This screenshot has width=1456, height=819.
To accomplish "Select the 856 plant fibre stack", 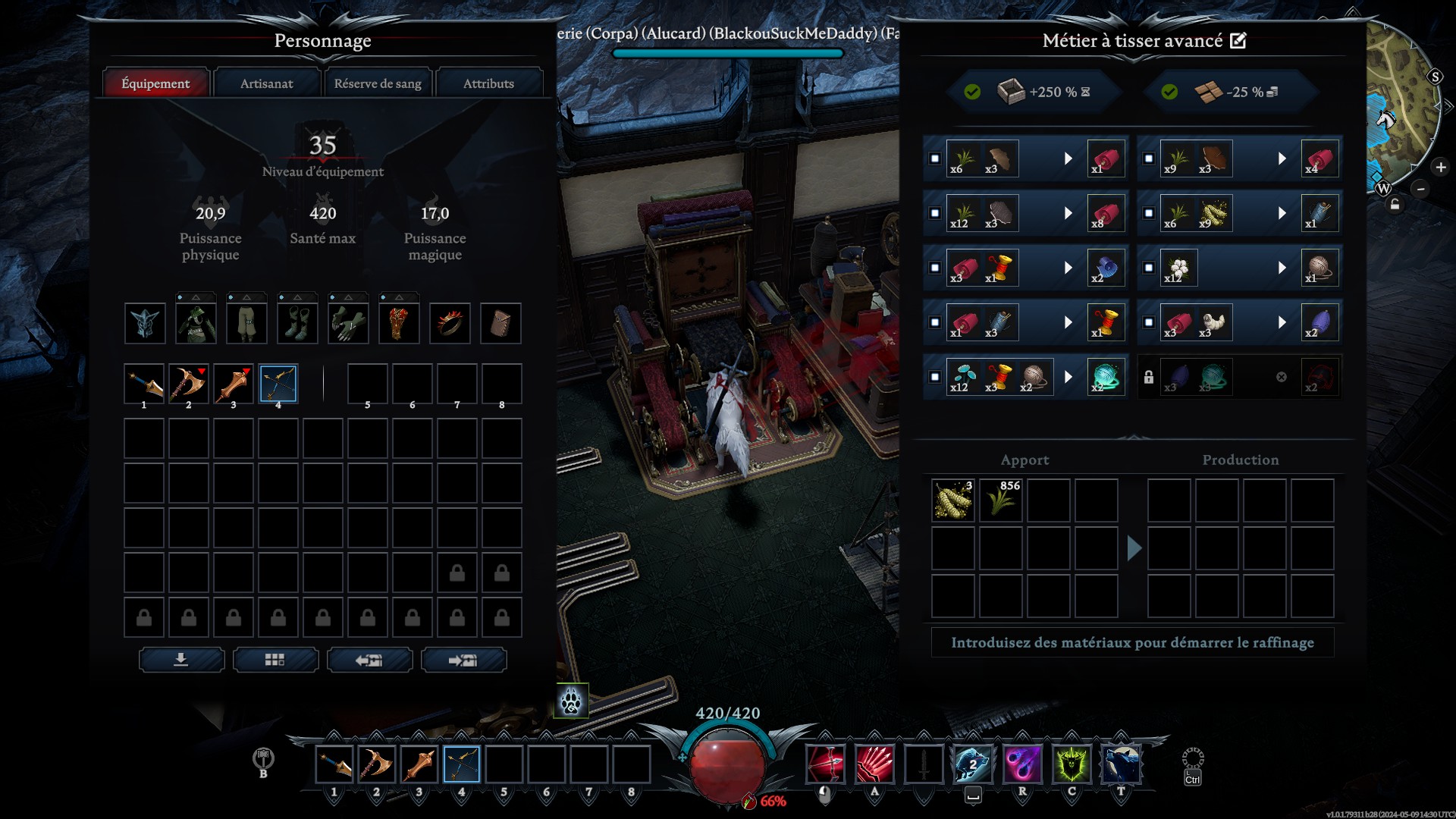I will (x=1001, y=500).
